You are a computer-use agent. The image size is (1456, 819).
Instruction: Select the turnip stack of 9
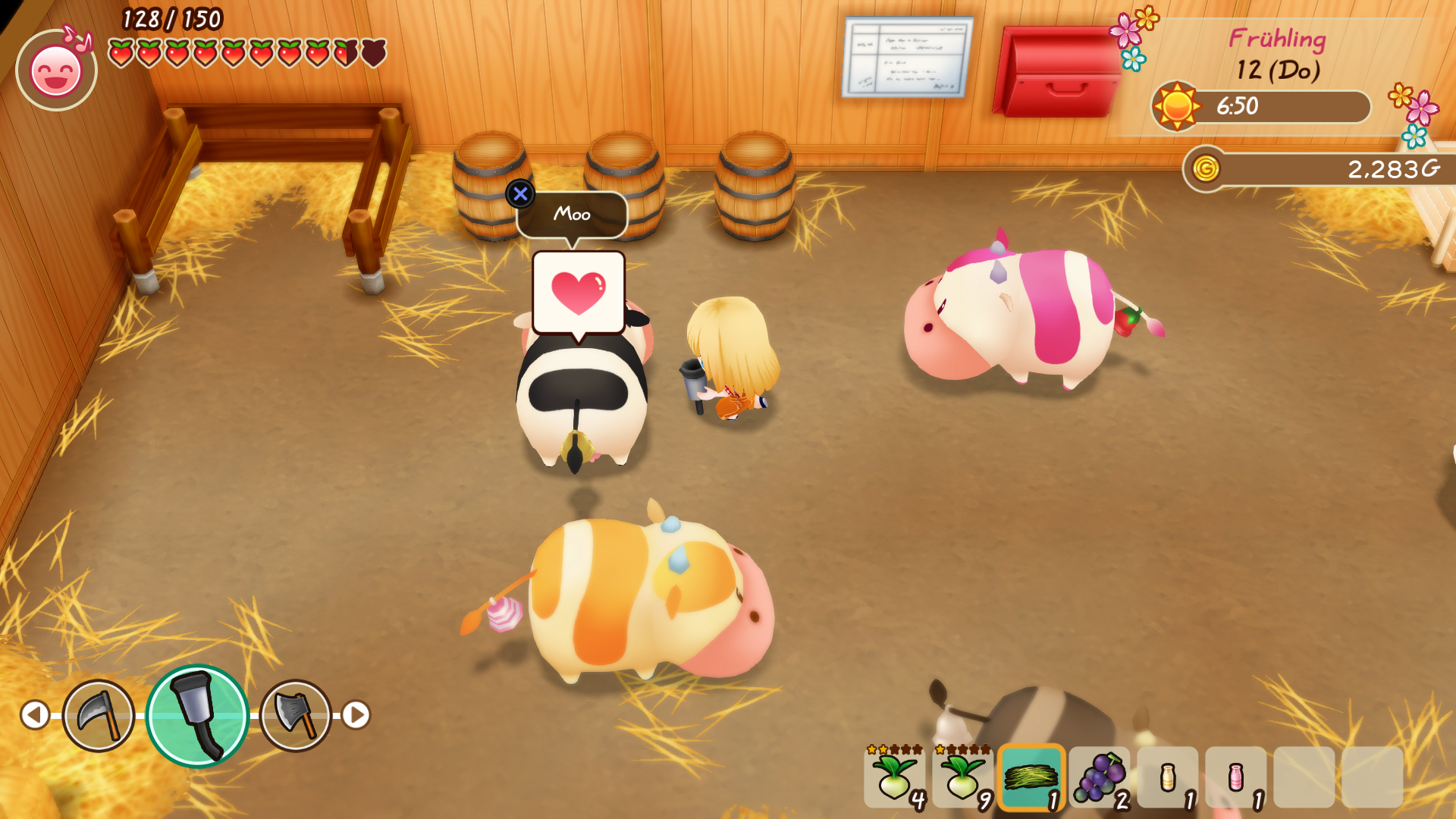coord(963,777)
